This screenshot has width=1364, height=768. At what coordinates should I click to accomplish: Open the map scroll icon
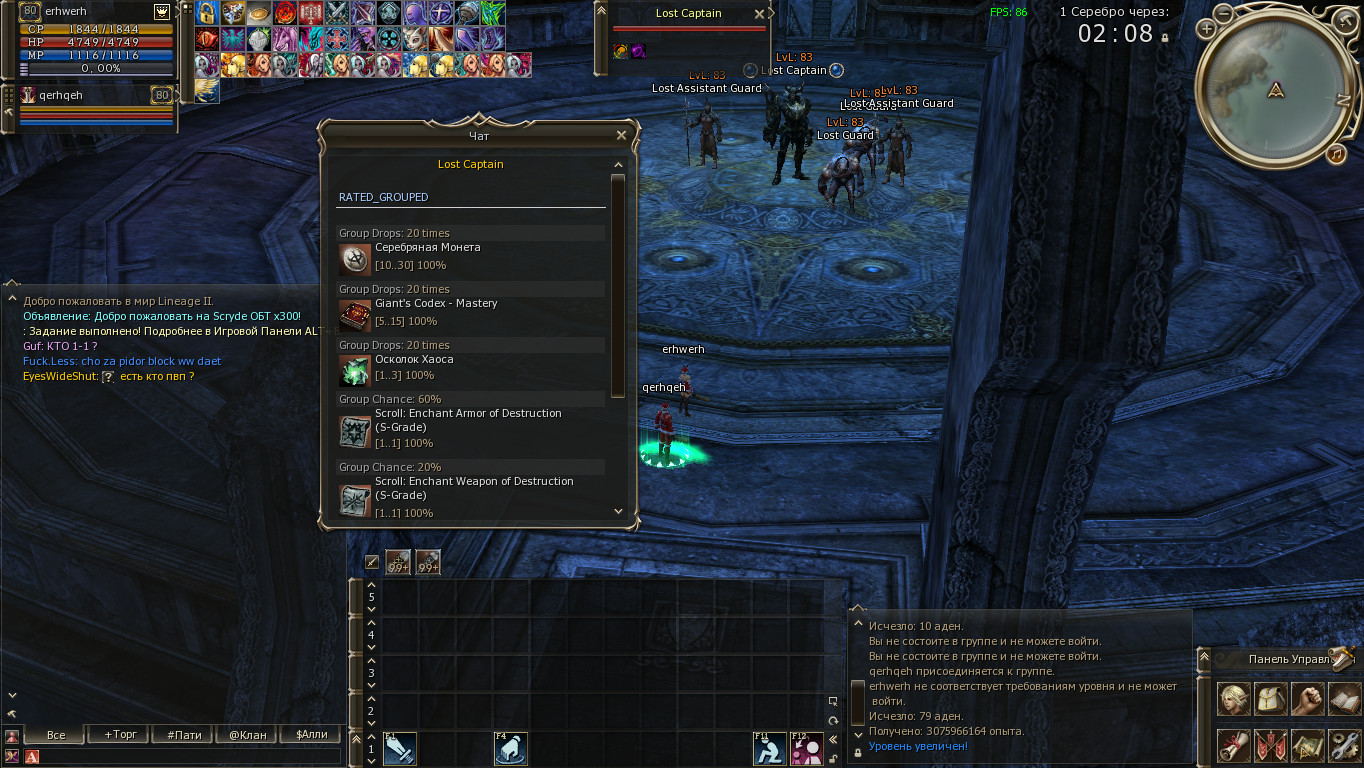(x=1307, y=745)
